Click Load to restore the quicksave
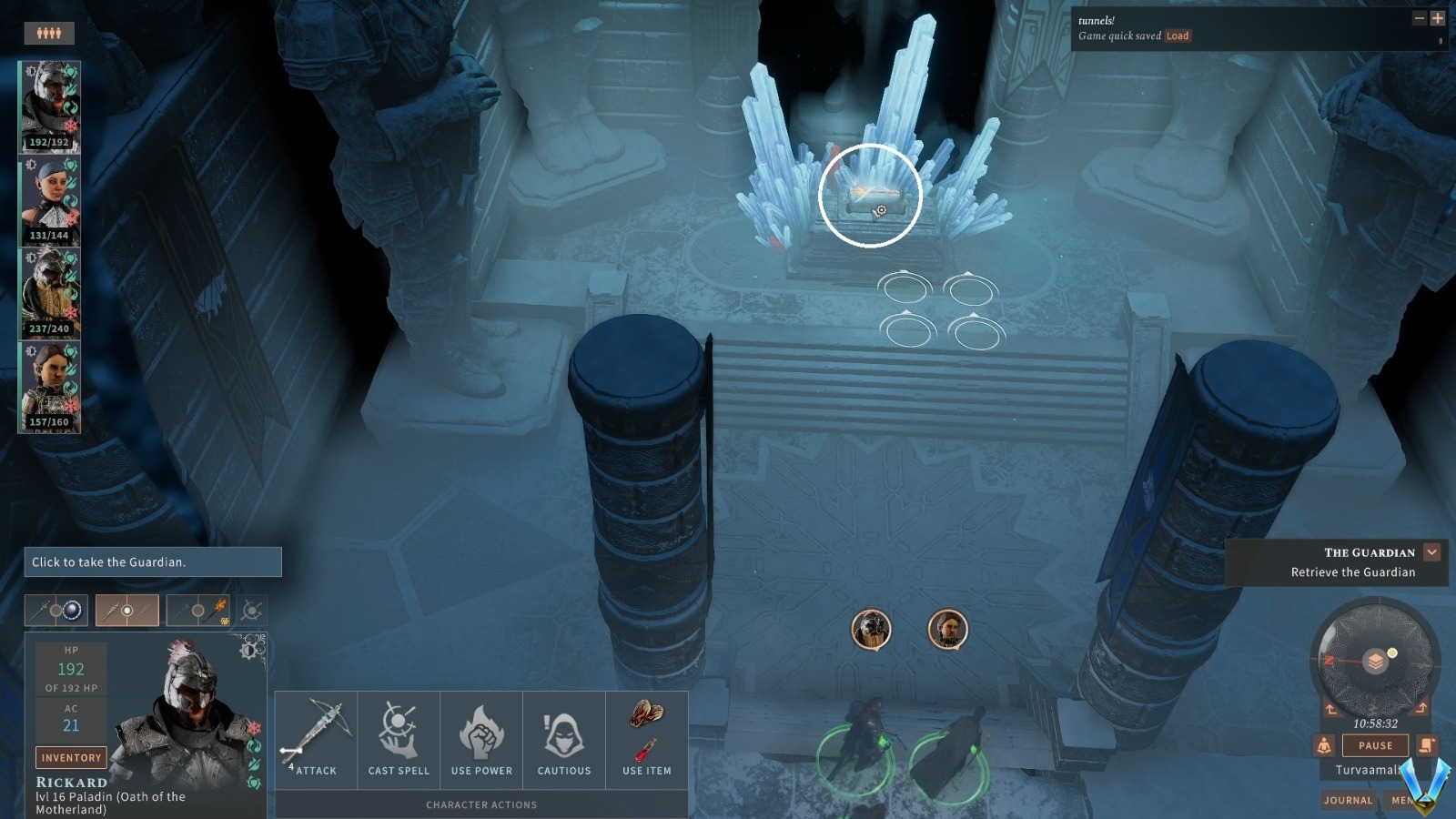This screenshot has width=1456, height=819. pyautogui.click(x=1178, y=37)
